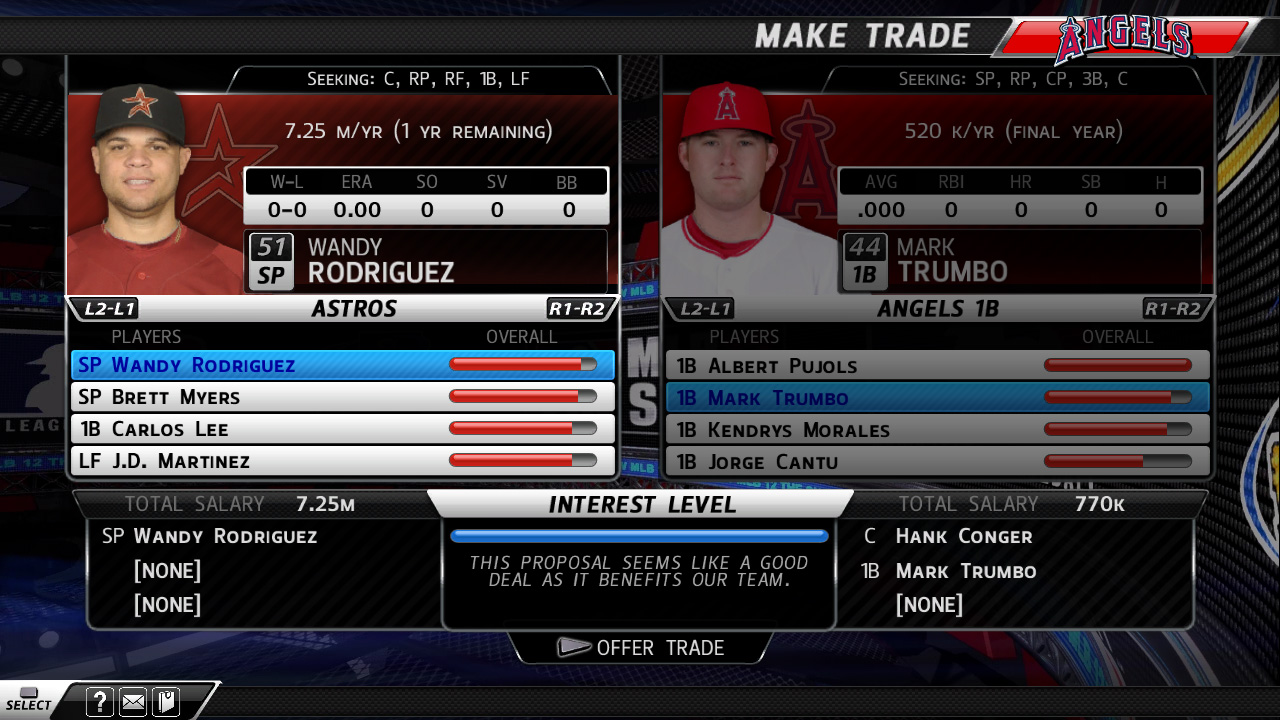Pick LF J.D. Martinez row

[342, 461]
